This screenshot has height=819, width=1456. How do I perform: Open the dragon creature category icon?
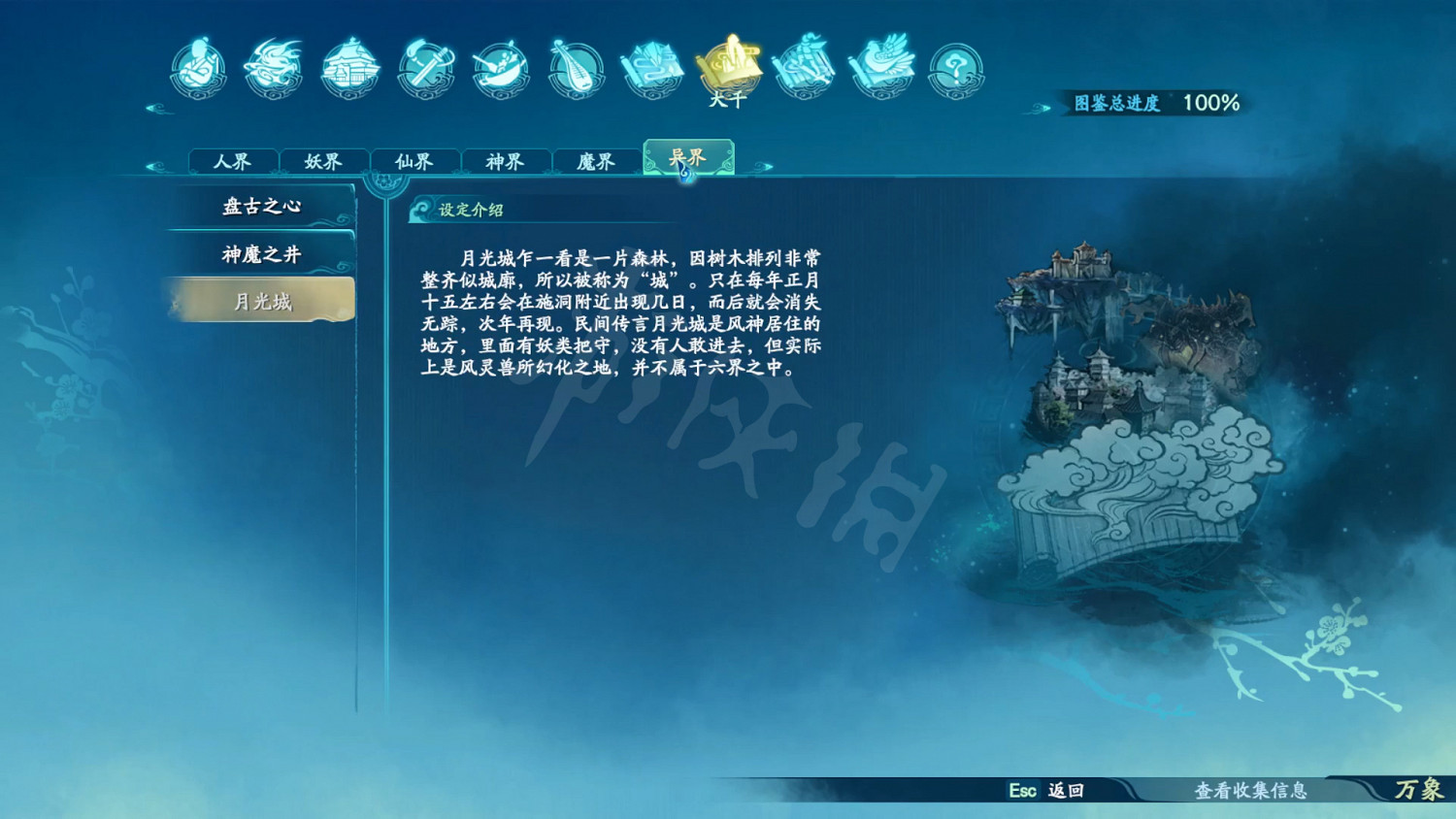point(273,68)
